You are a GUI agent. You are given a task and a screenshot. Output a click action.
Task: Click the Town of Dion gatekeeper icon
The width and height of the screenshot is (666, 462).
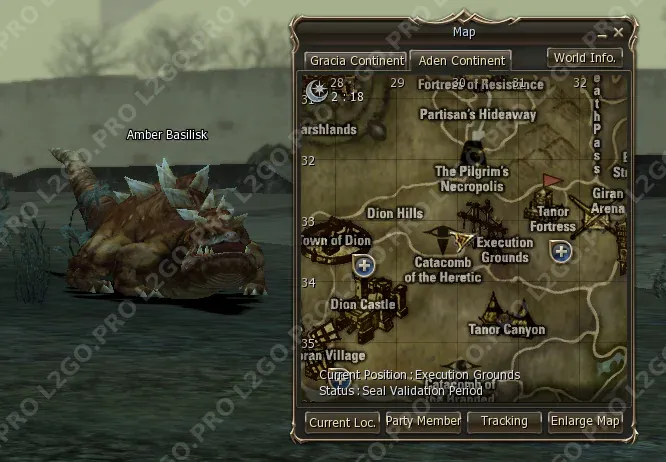click(x=364, y=265)
